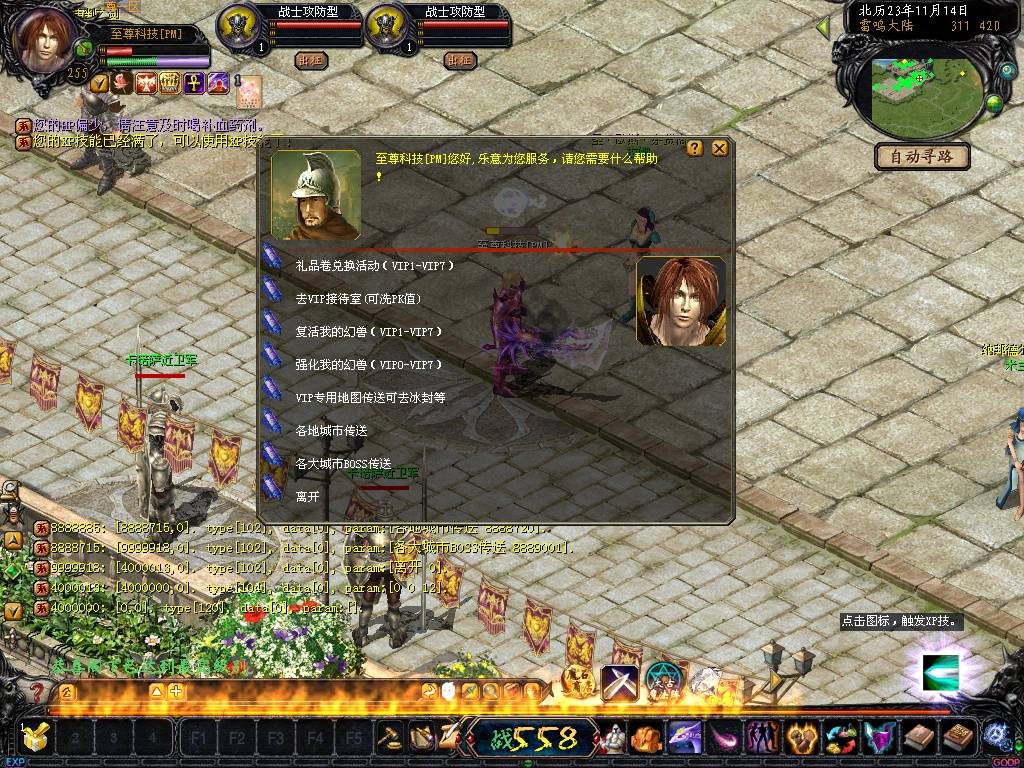Open the purple dragon eudemon icon
Viewport: 1024px width, 768px height.
pyautogui.click(x=685, y=738)
